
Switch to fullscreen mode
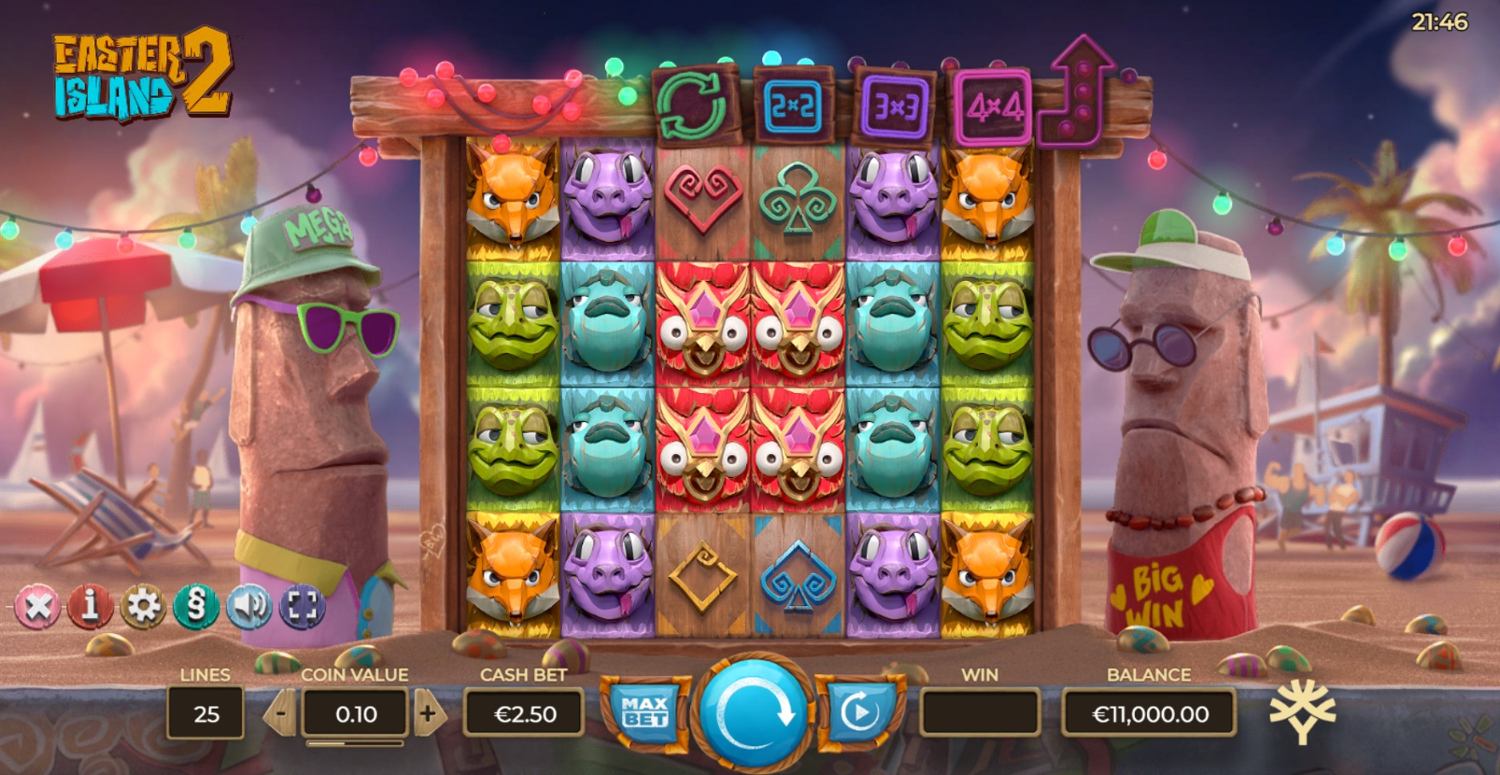[302, 607]
